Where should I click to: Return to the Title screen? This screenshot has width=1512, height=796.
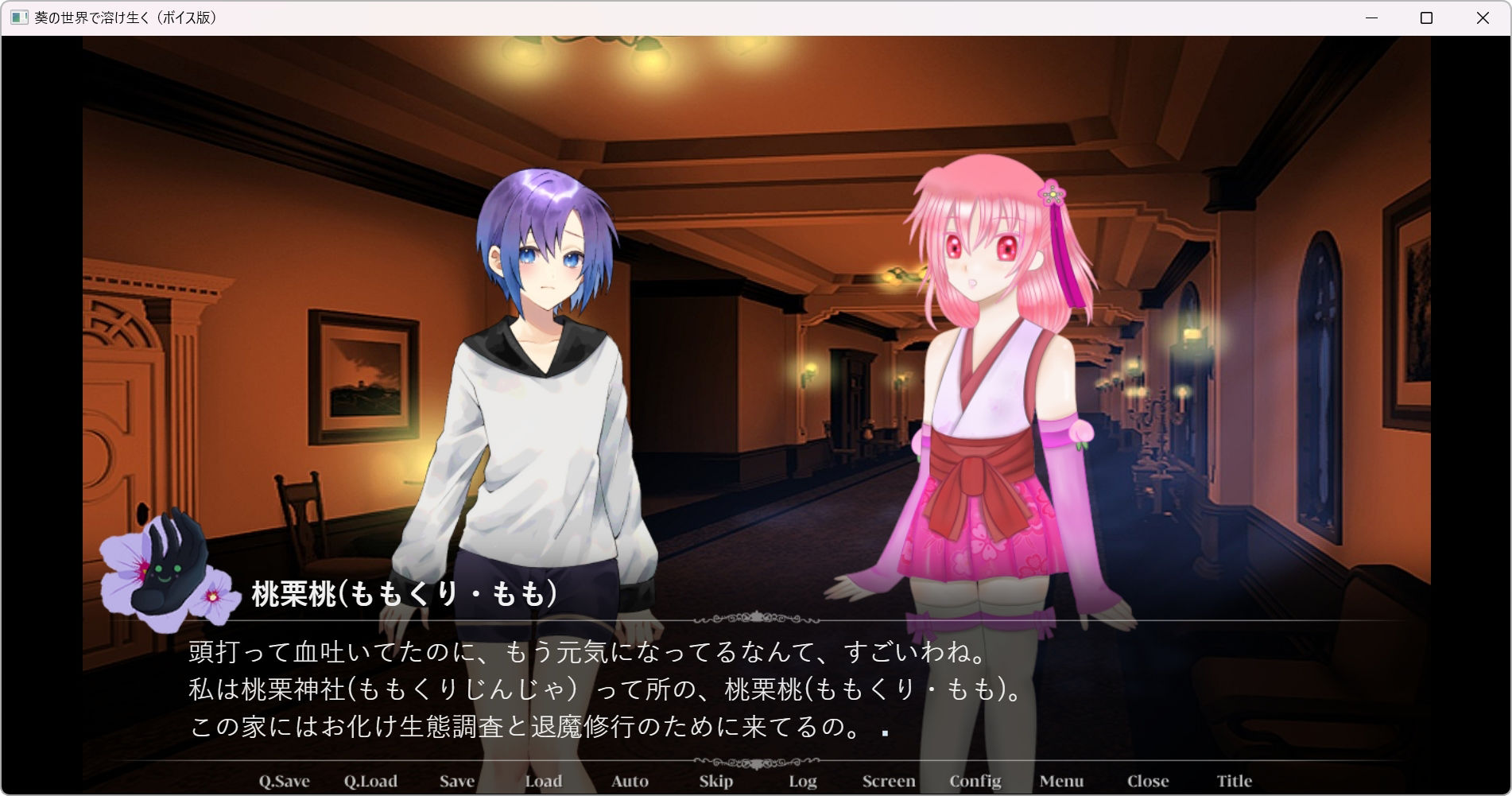tap(1235, 781)
